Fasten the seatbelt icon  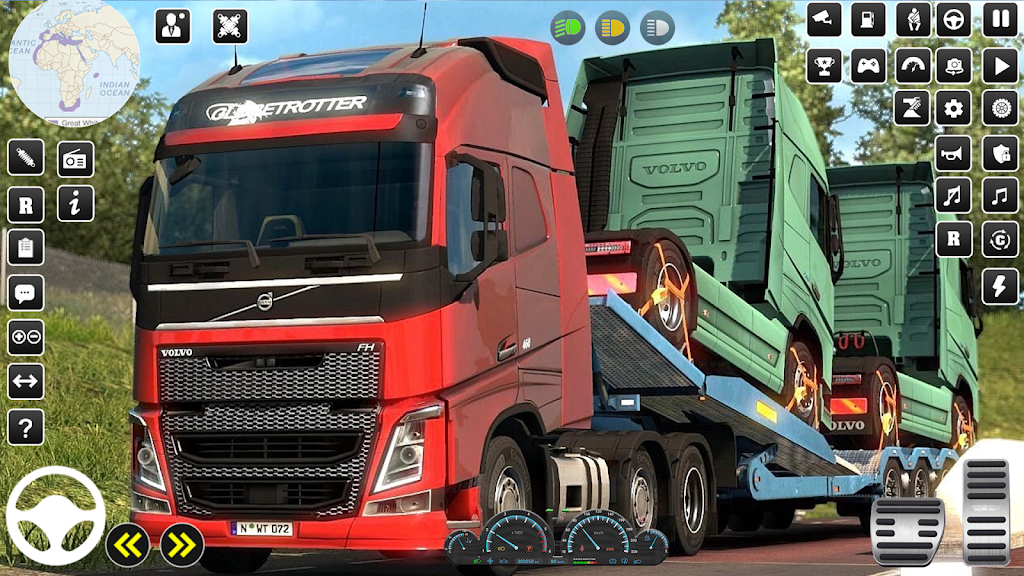[x=912, y=19]
